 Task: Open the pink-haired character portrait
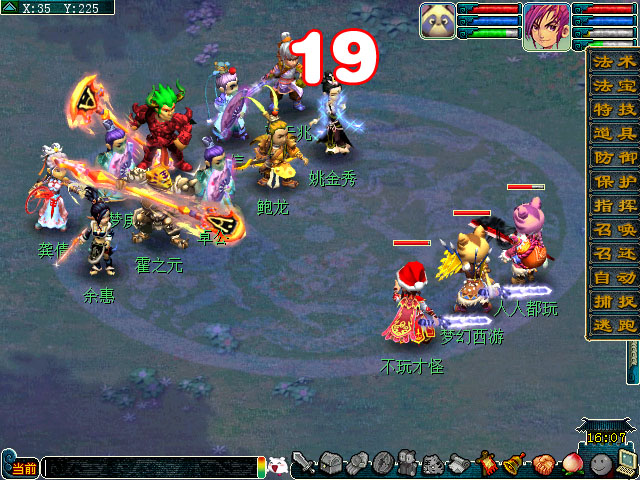click(x=546, y=22)
